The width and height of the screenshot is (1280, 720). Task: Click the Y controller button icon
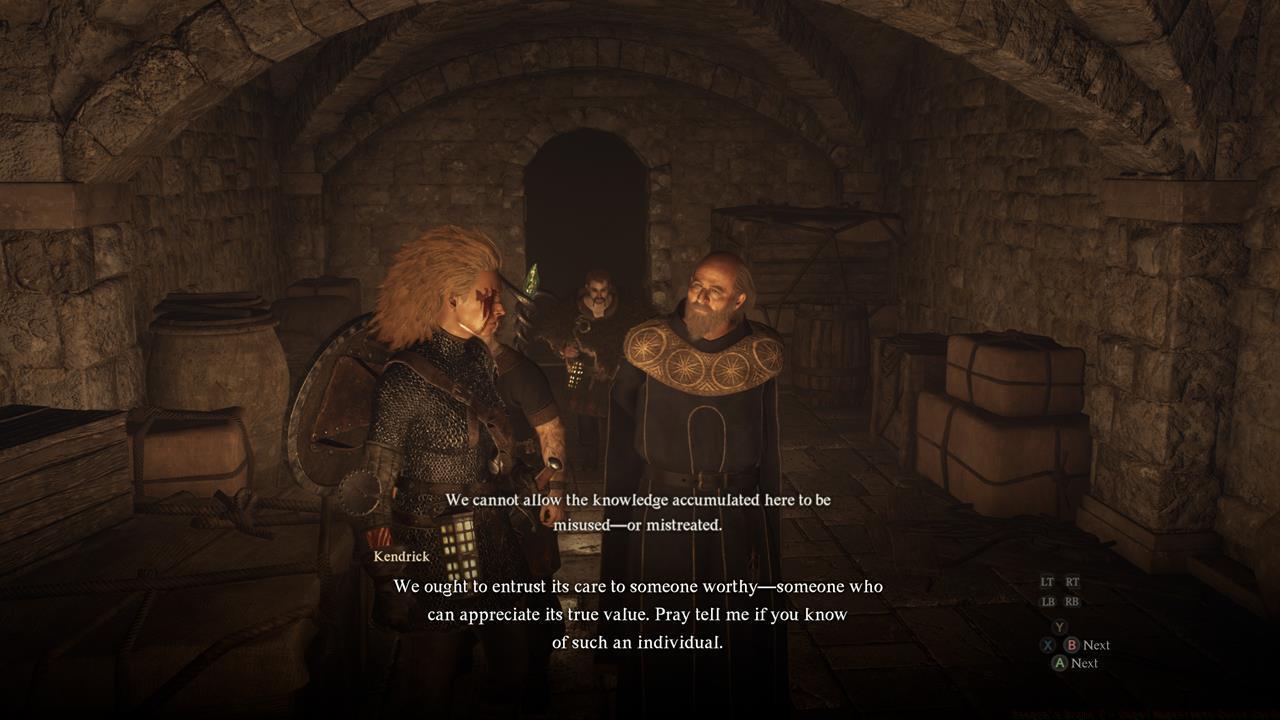[1059, 627]
